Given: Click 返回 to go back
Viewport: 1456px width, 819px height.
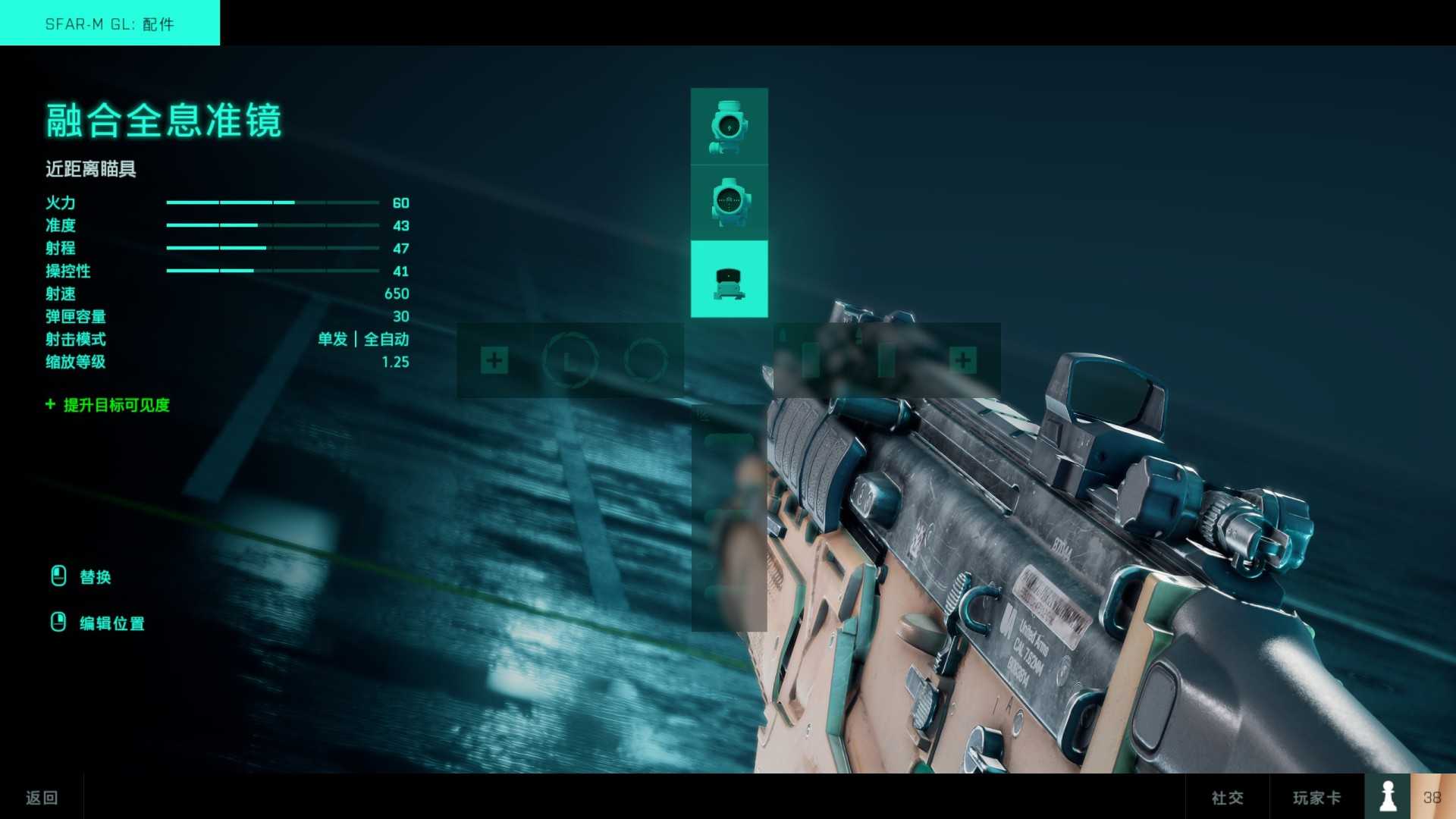Looking at the screenshot, I should pyautogui.click(x=42, y=797).
